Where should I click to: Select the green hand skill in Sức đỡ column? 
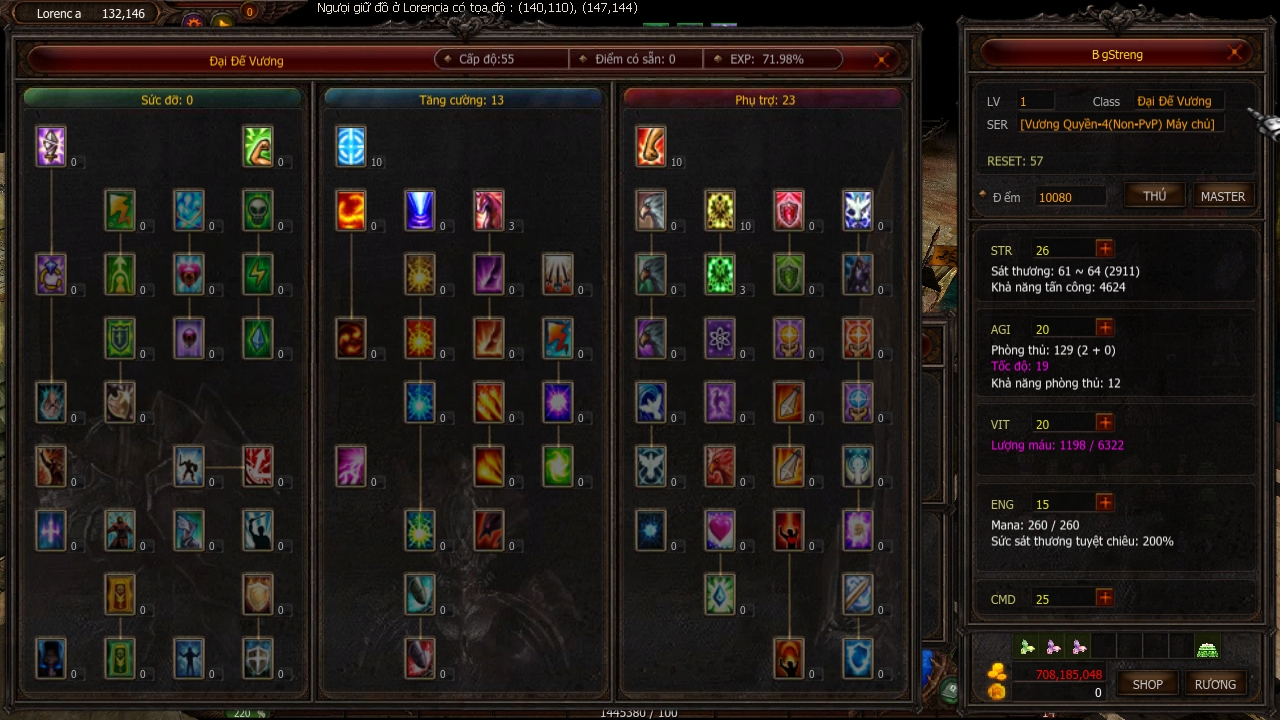pos(257,146)
